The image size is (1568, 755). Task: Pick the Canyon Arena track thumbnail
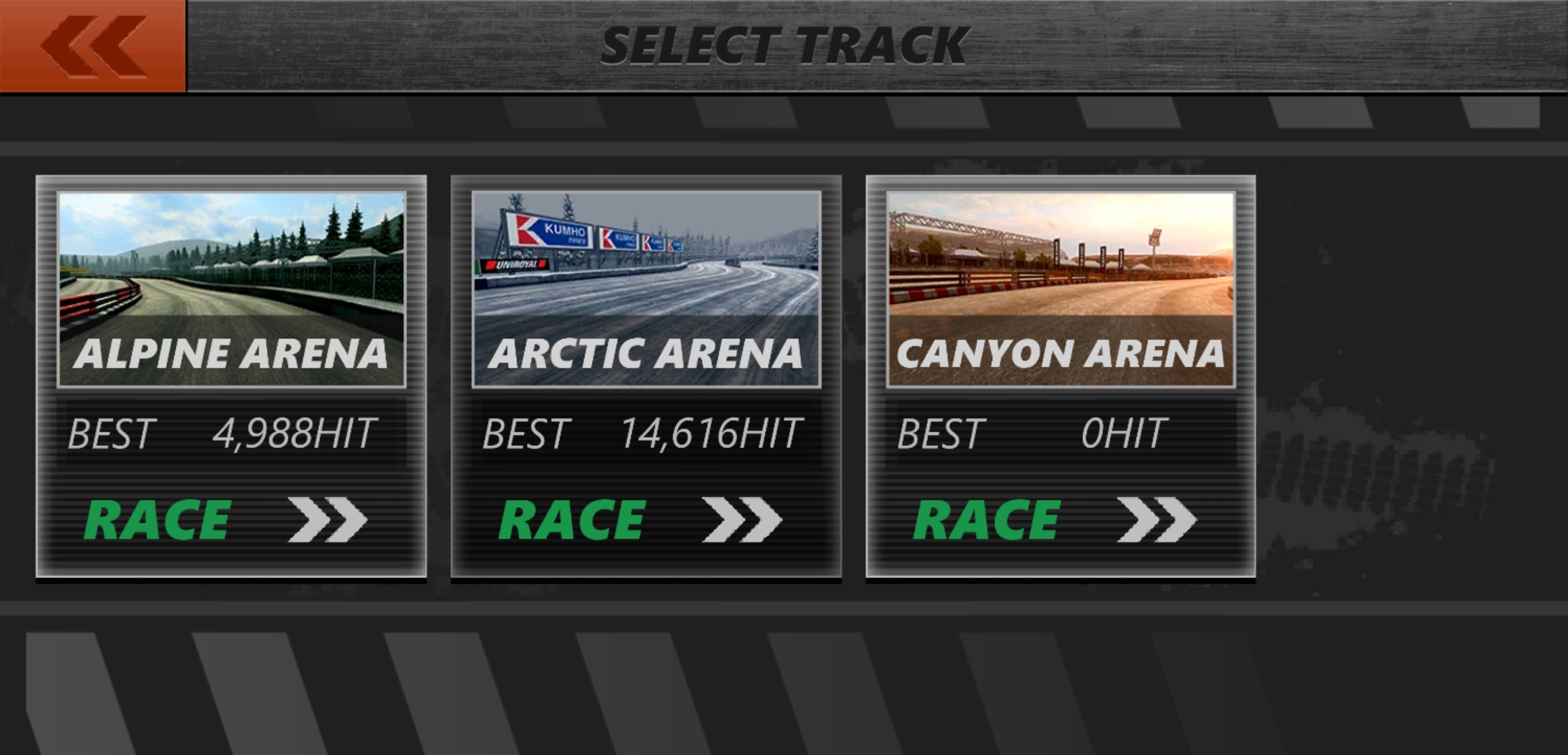(x=1061, y=289)
